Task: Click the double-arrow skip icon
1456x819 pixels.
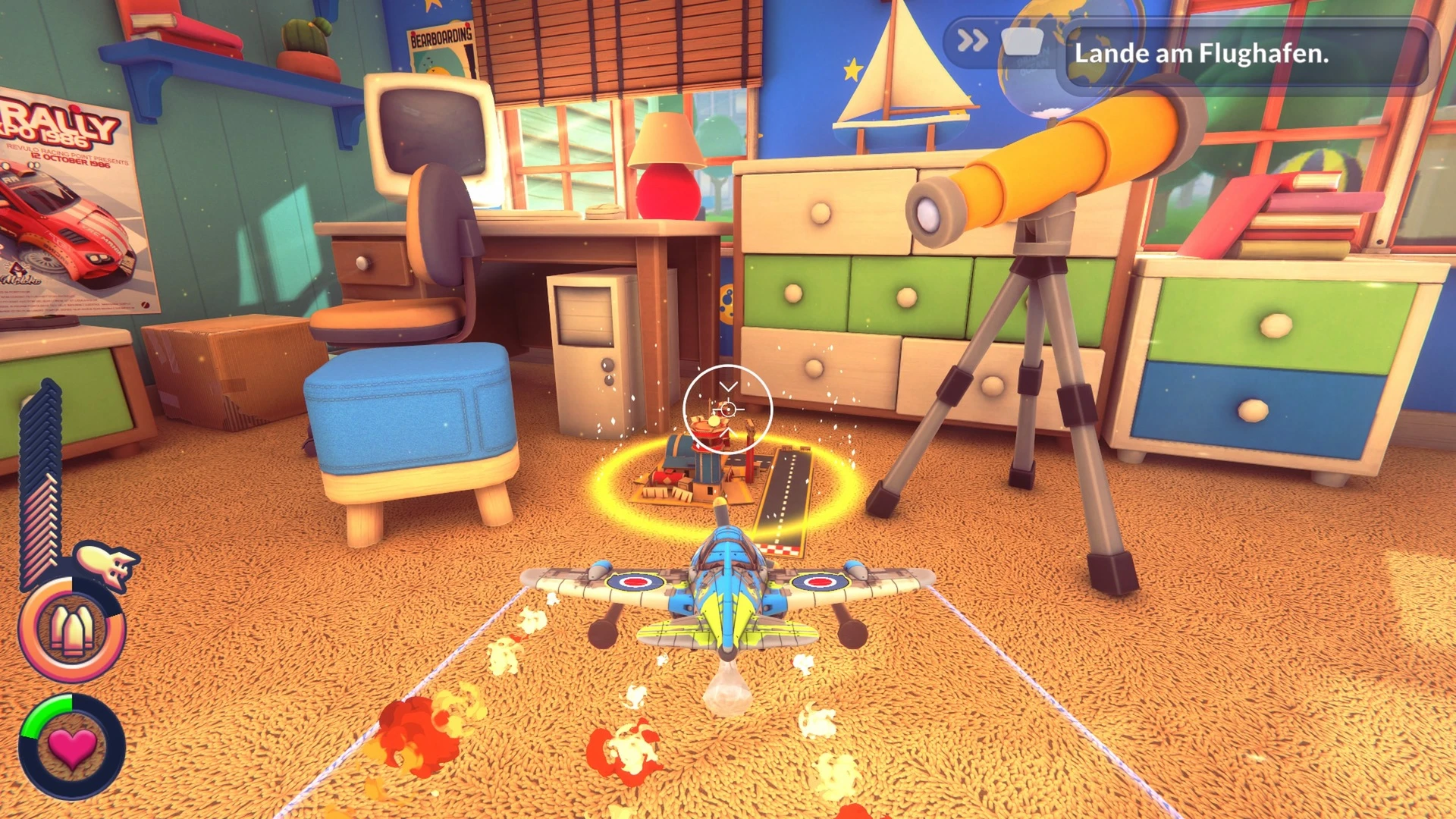Action: pyautogui.click(x=971, y=40)
